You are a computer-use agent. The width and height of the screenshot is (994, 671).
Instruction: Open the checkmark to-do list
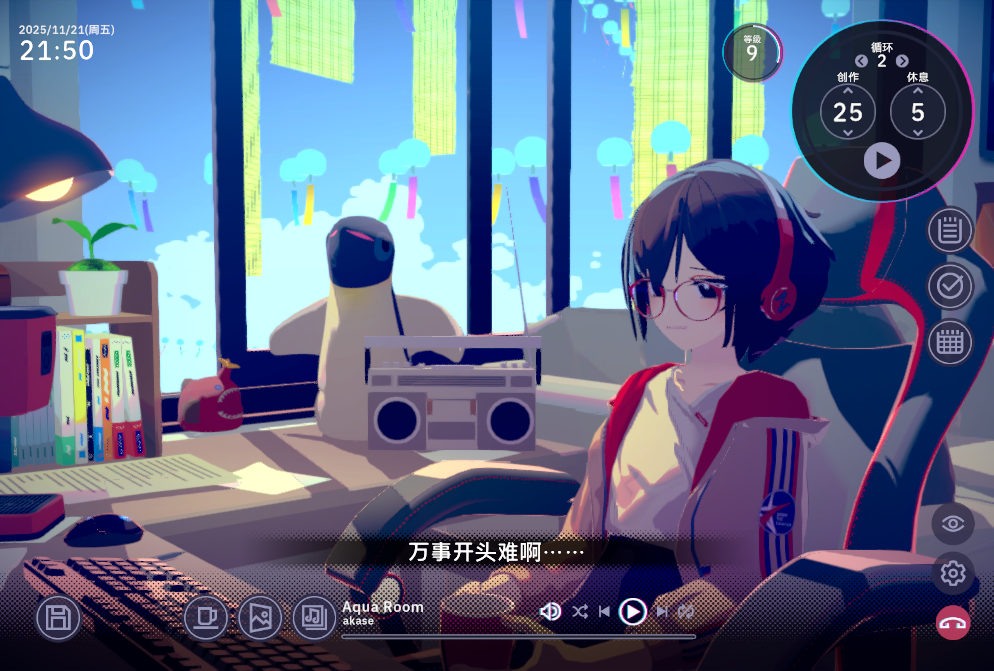point(950,287)
